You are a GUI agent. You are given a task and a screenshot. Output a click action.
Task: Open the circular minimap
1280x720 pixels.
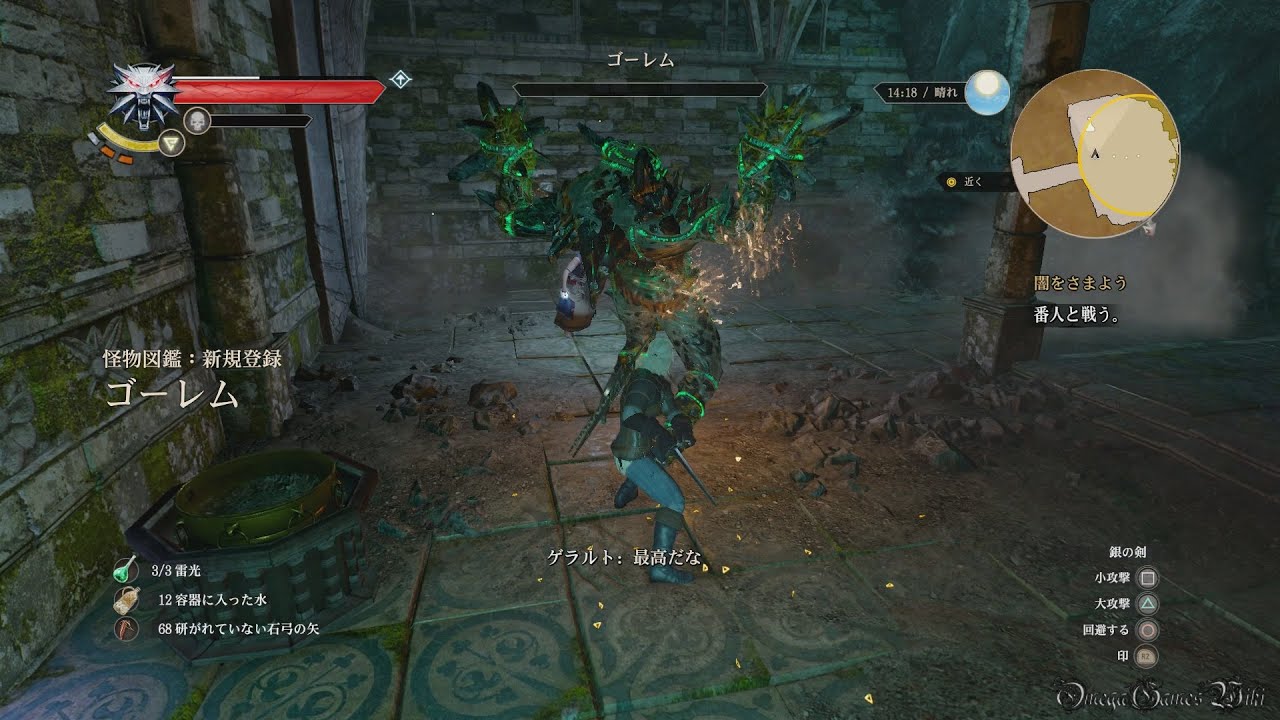1094,155
